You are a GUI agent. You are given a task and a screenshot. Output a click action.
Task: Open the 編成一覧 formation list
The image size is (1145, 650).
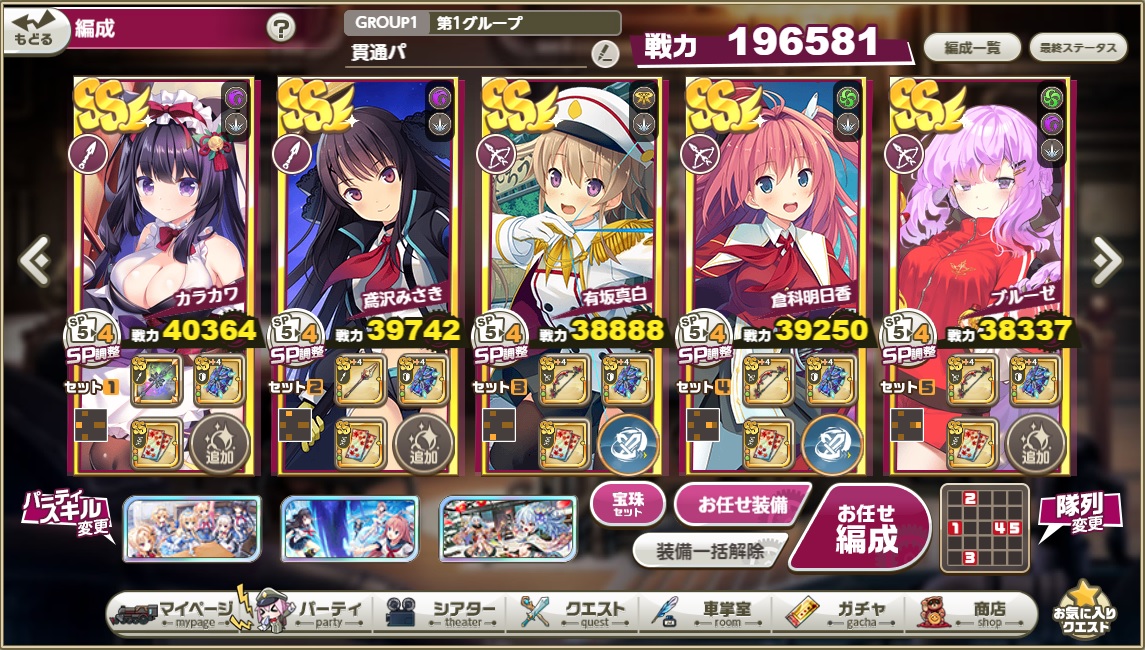(971, 48)
